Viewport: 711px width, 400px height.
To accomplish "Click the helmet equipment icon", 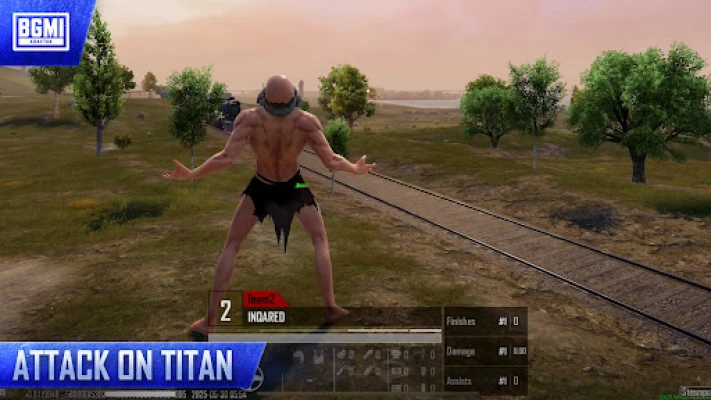I will [x=298, y=356].
